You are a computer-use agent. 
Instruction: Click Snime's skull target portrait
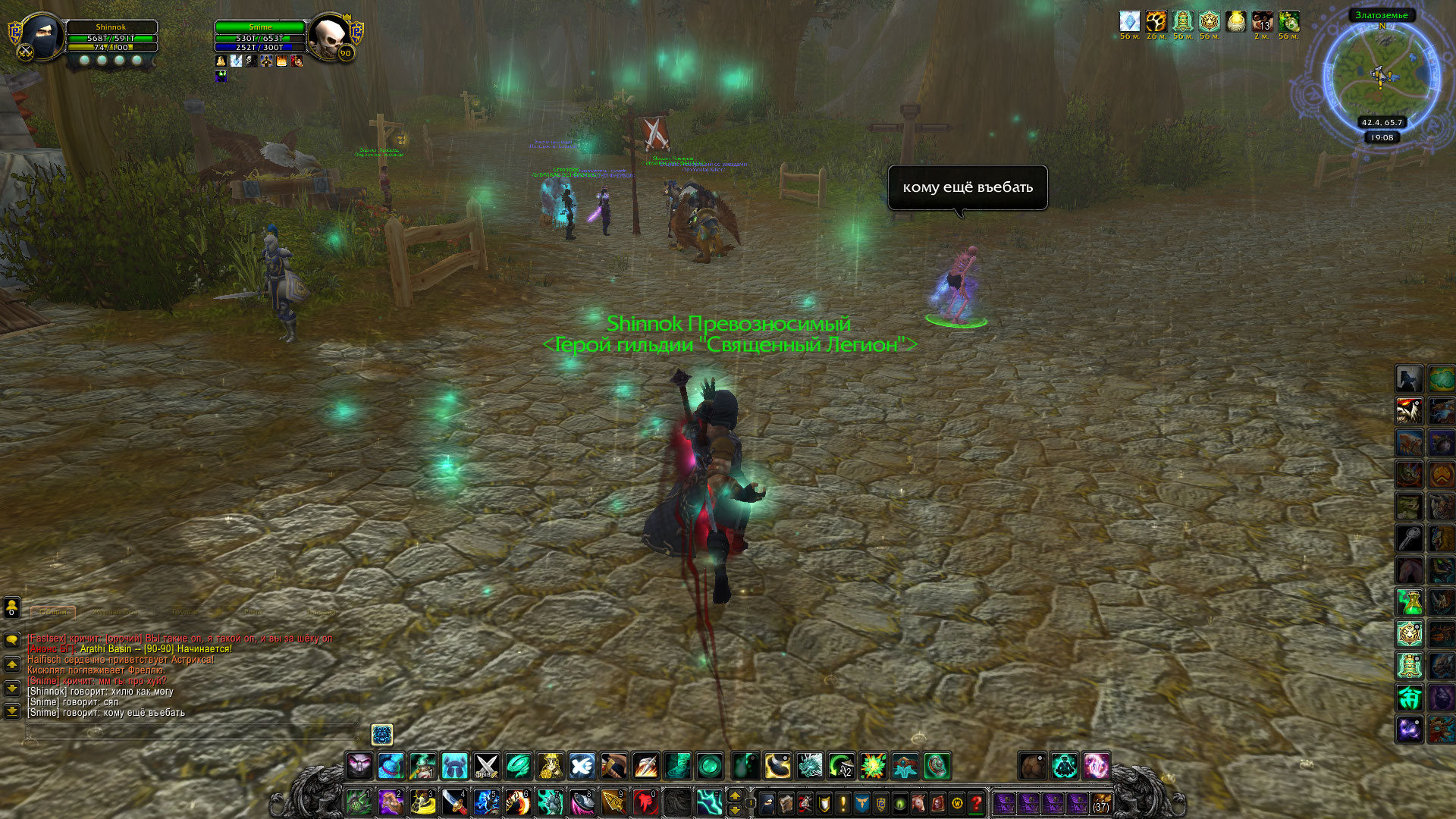pos(329,36)
